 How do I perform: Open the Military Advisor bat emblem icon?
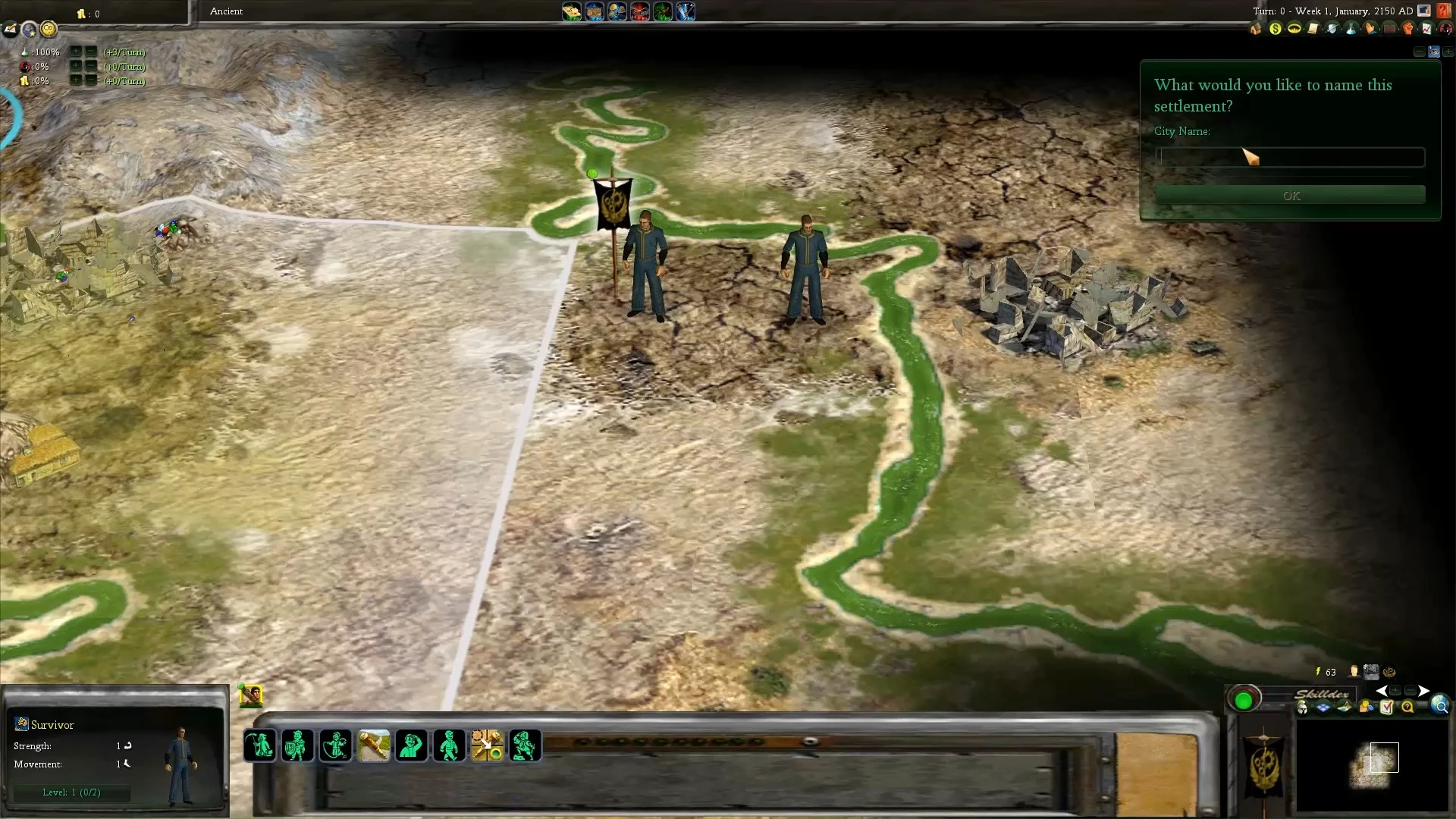coord(1294,29)
